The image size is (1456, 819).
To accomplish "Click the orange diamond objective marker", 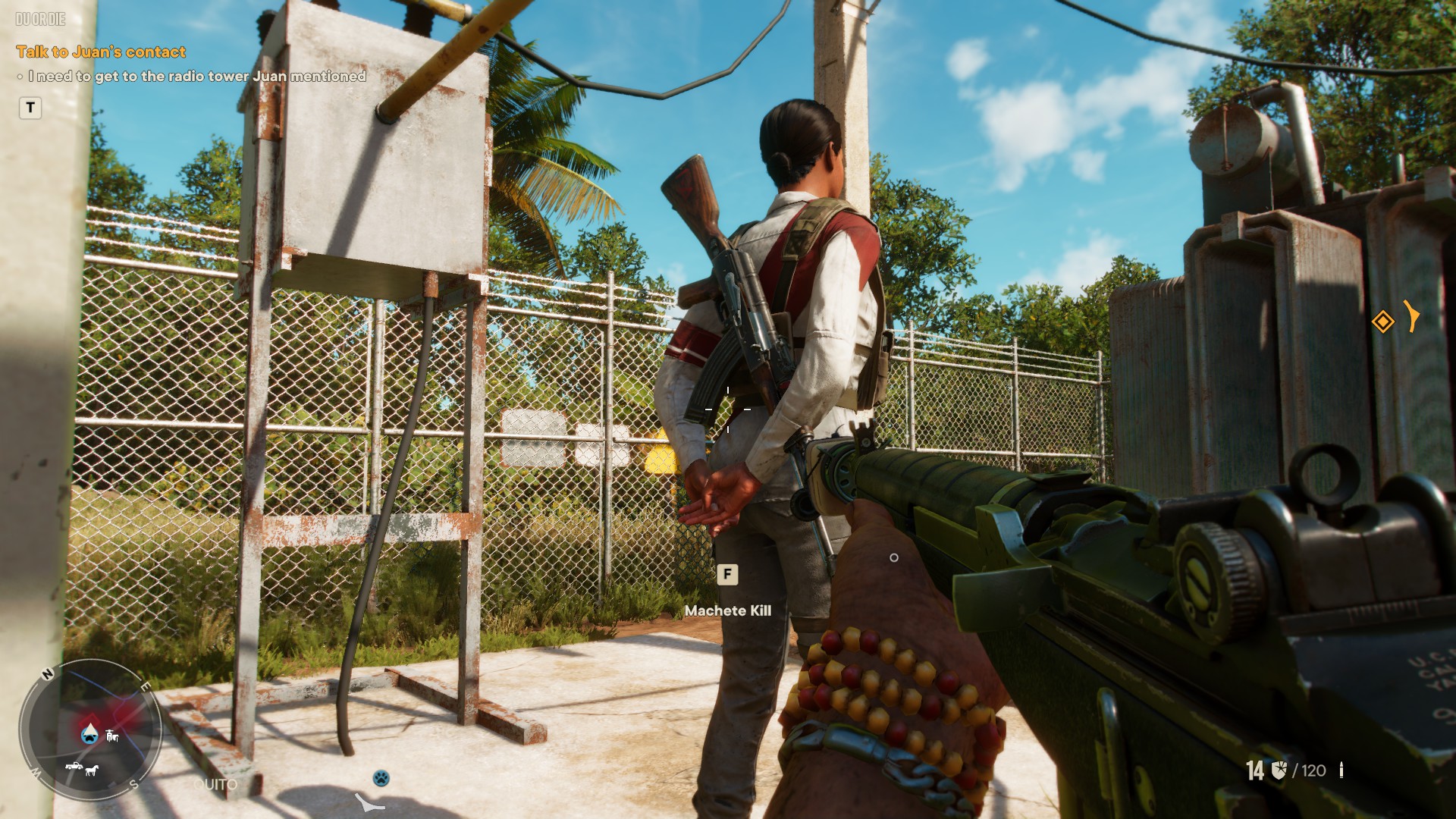I will [x=1382, y=322].
